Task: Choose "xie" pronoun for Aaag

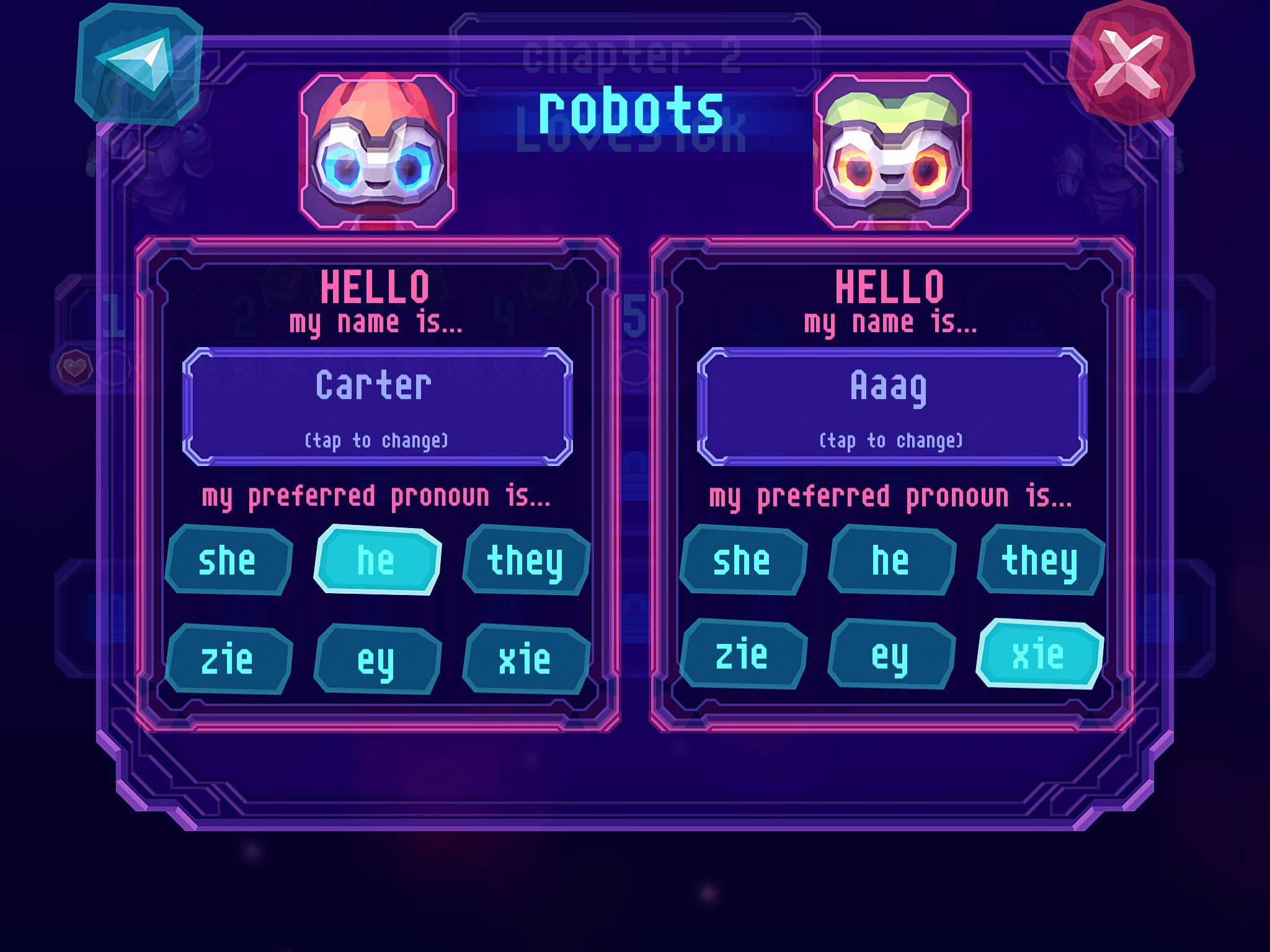Action: (1039, 654)
